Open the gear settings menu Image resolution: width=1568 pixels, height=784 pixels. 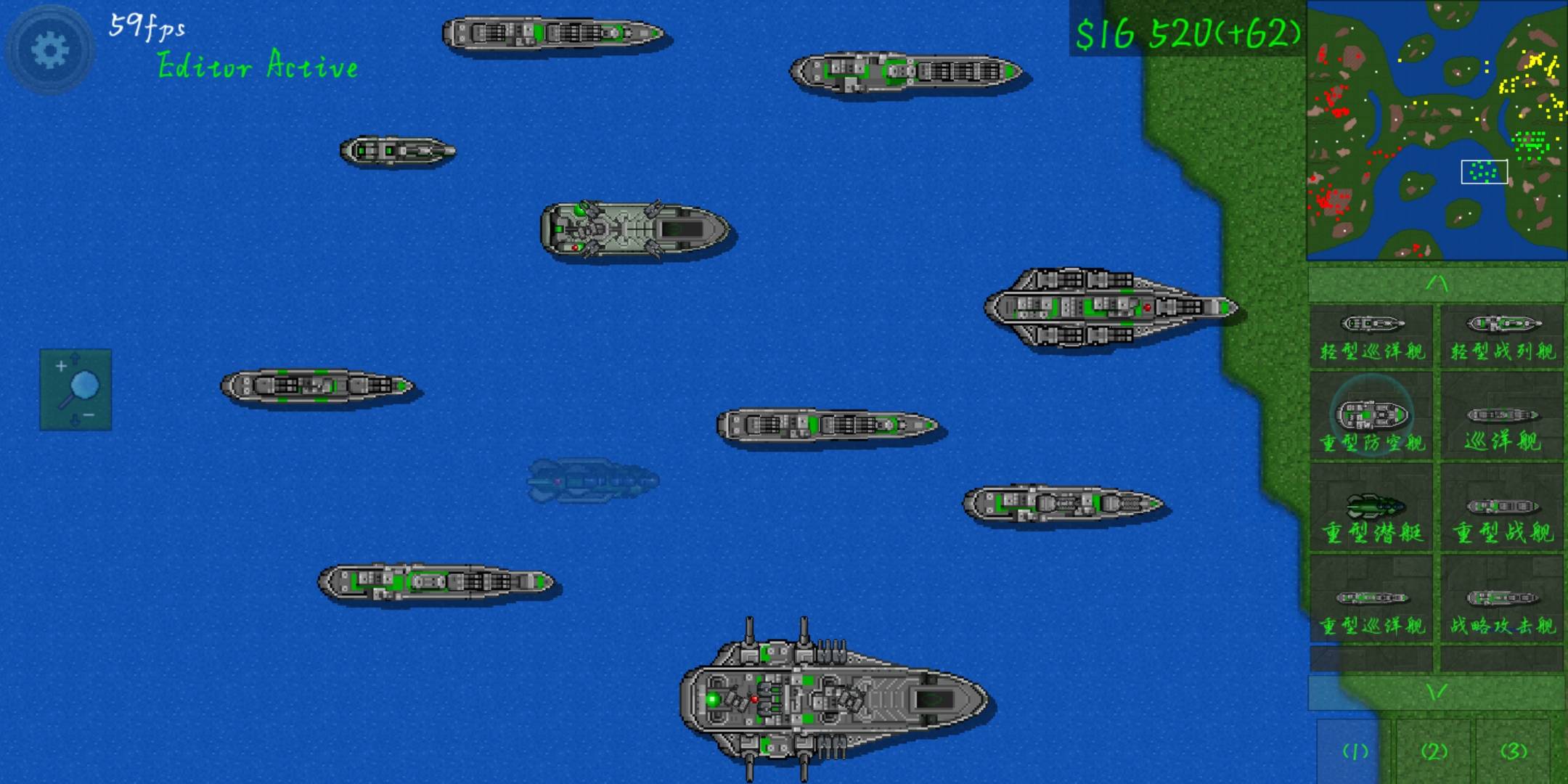49,51
